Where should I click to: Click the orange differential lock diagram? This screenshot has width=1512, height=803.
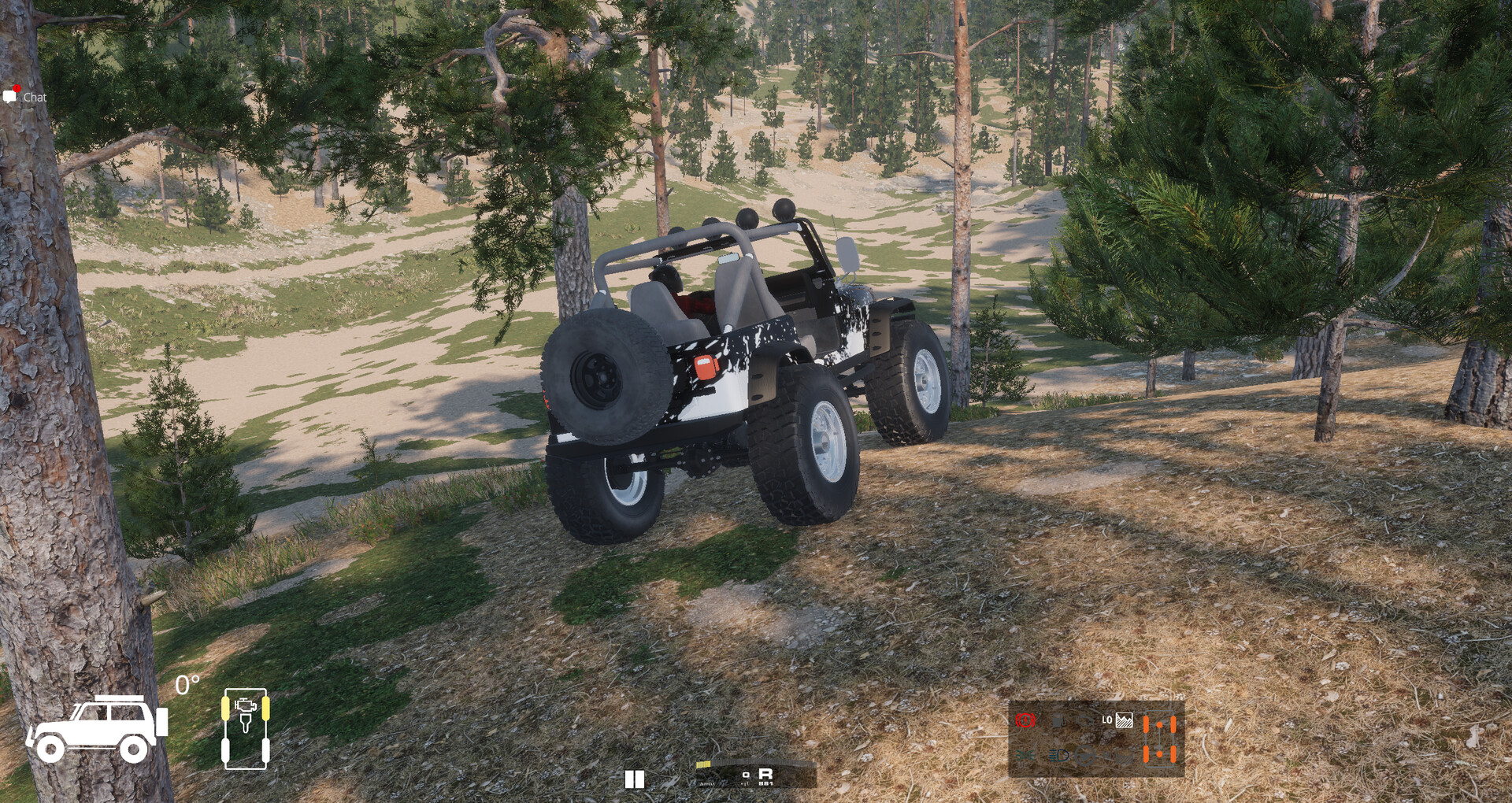[1160, 738]
